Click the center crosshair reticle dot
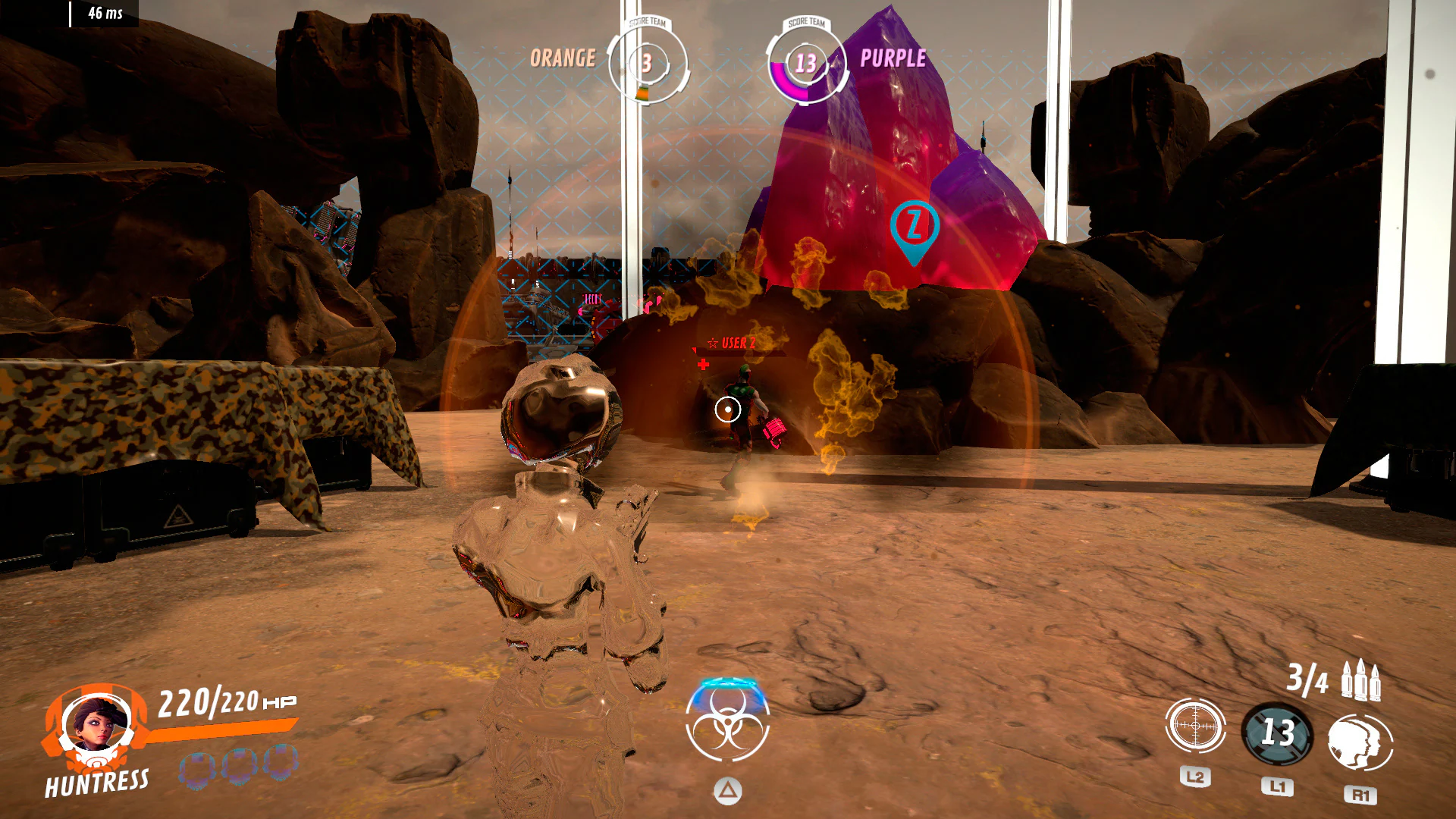The width and height of the screenshot is (1456, 819). 726,409
